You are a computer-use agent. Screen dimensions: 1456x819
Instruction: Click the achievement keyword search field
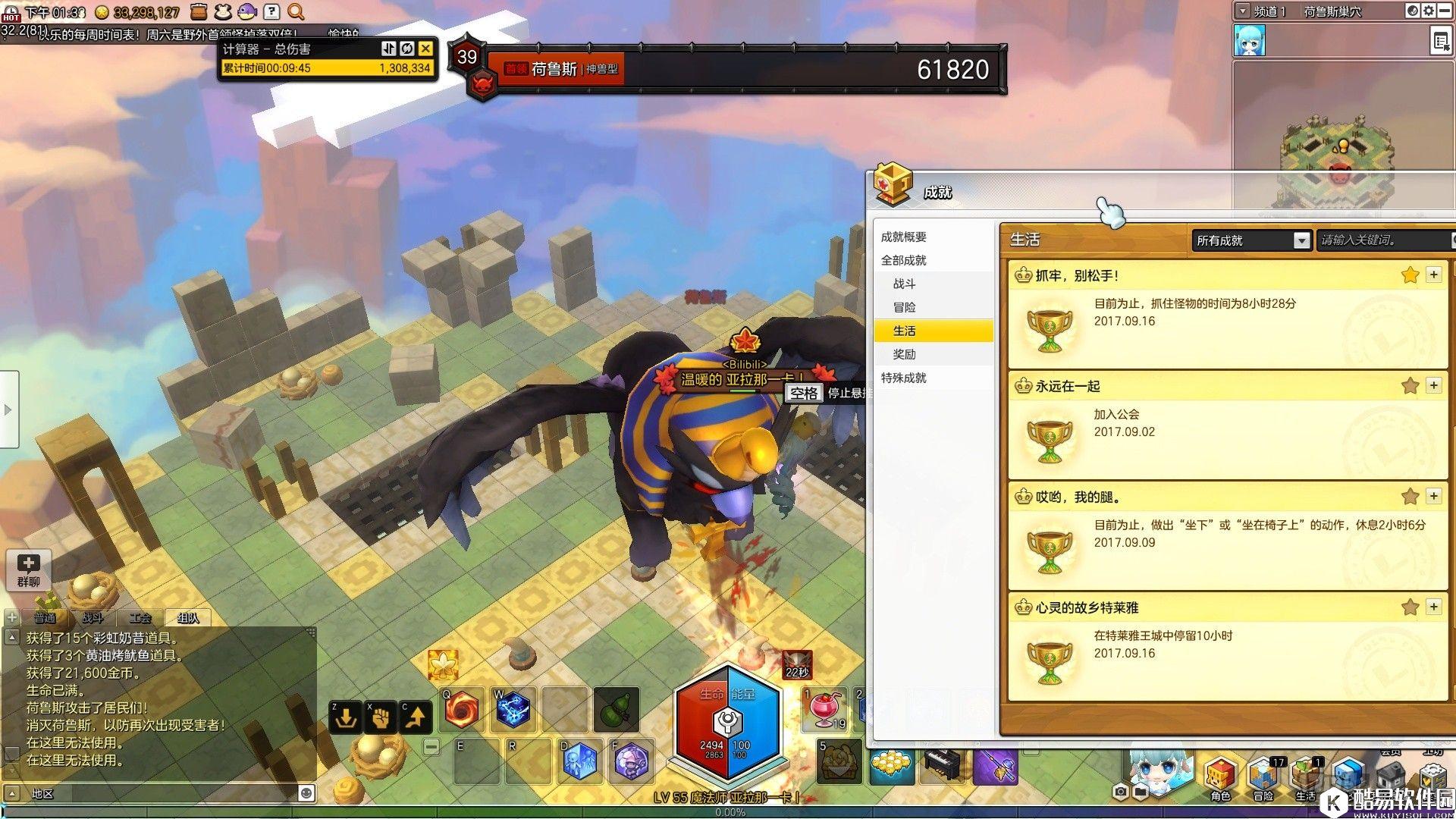pyautogui.click(x=1383, y=240)
